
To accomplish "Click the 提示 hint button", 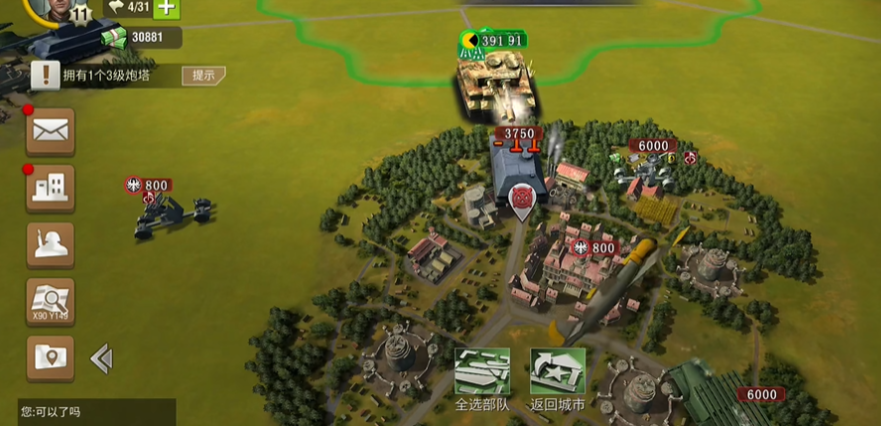I will (x=203, y=75).
